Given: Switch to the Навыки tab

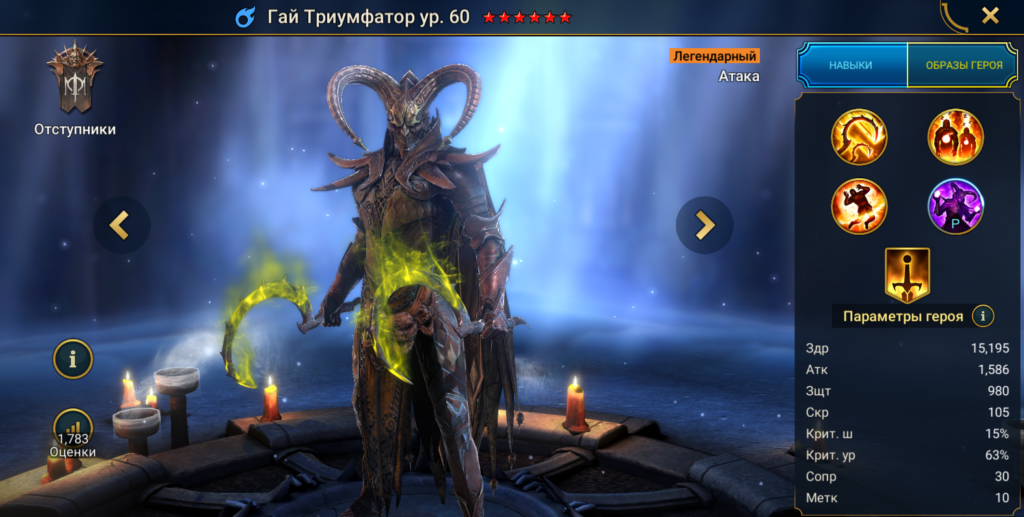Looking at the screenshot, I should click(851, 65).
